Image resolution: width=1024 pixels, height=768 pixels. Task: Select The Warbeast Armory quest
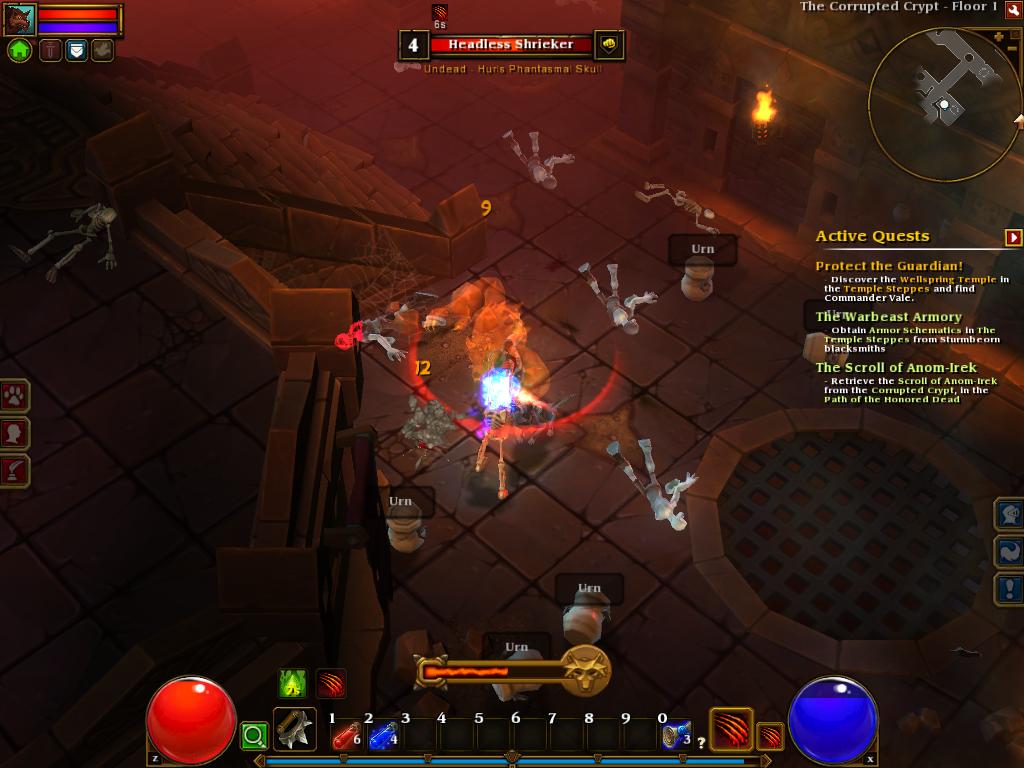point(888,317)
